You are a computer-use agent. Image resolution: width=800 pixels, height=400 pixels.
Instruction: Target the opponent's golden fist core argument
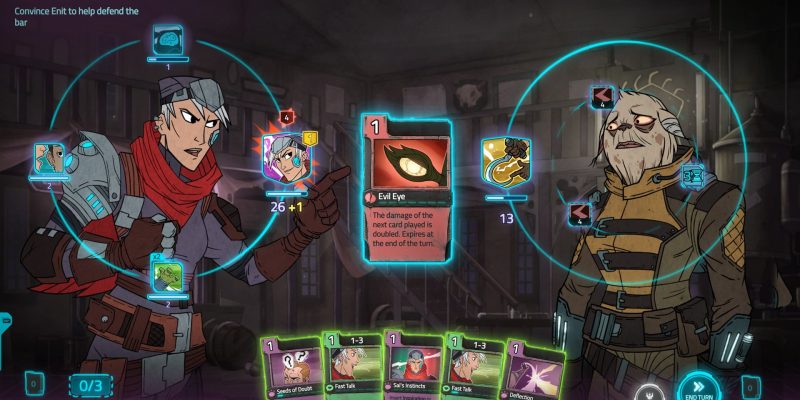point(505,160)
